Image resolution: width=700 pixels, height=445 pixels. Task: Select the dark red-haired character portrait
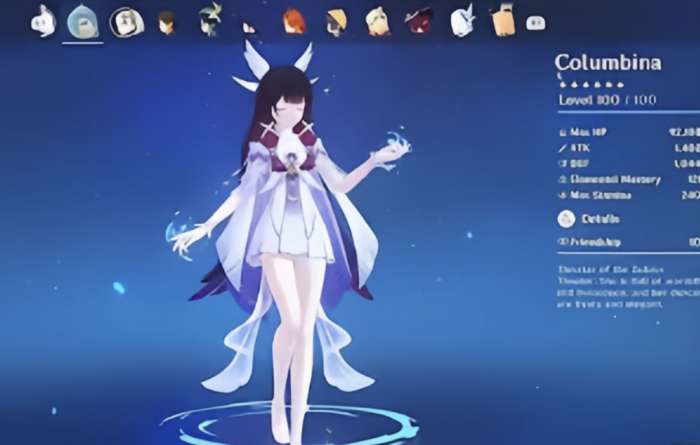click(x=419, y=19)
